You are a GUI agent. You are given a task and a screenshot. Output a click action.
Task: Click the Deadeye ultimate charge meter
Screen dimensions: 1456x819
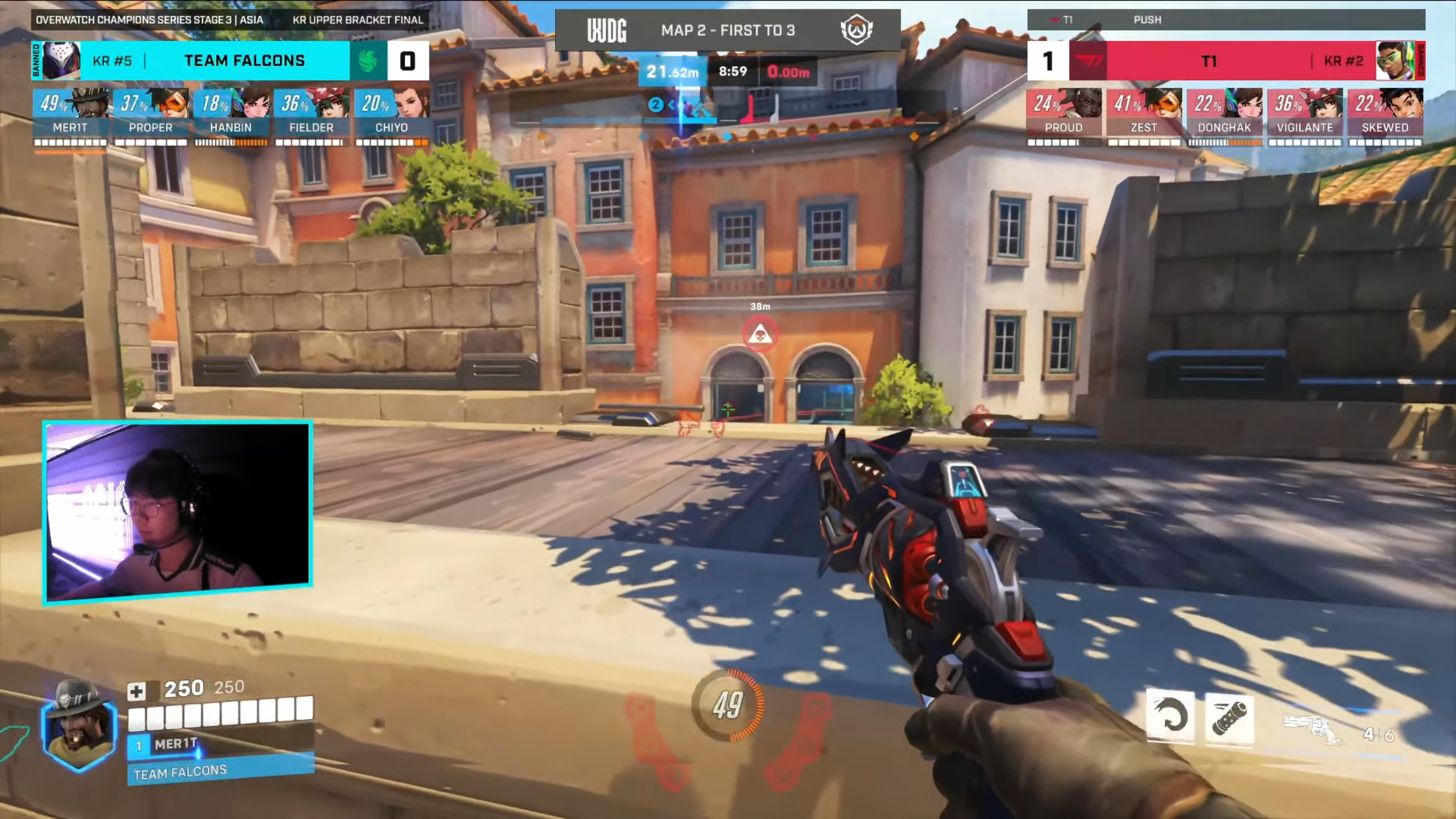(728, 705)
